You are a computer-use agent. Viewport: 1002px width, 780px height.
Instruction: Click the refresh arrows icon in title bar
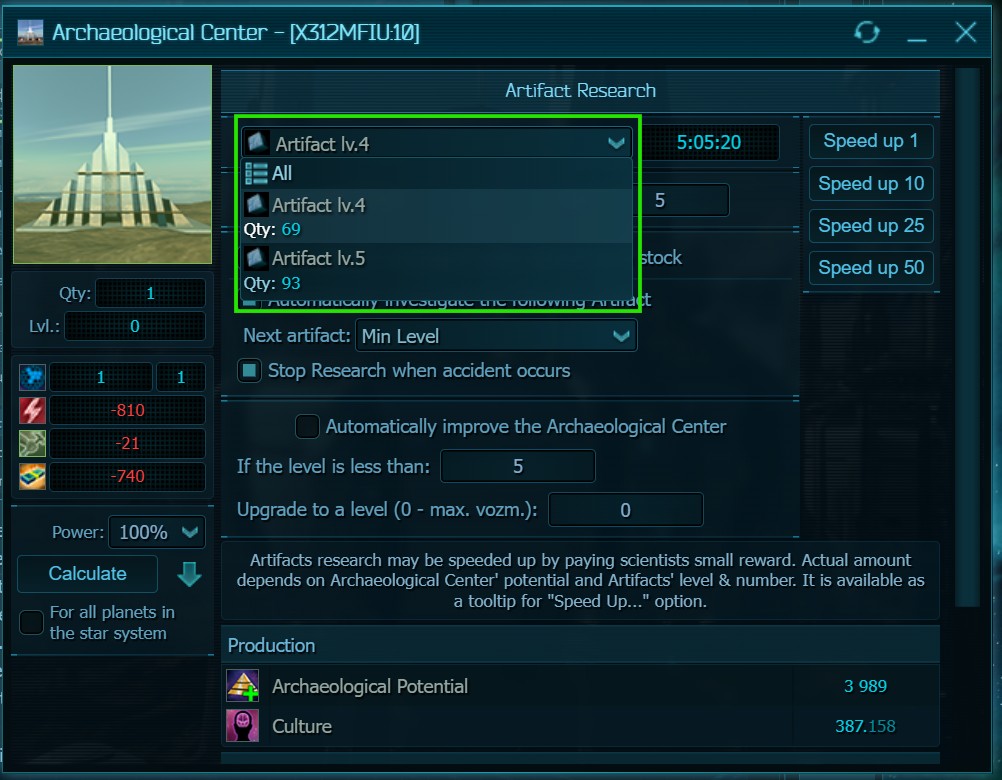point(866,33)
